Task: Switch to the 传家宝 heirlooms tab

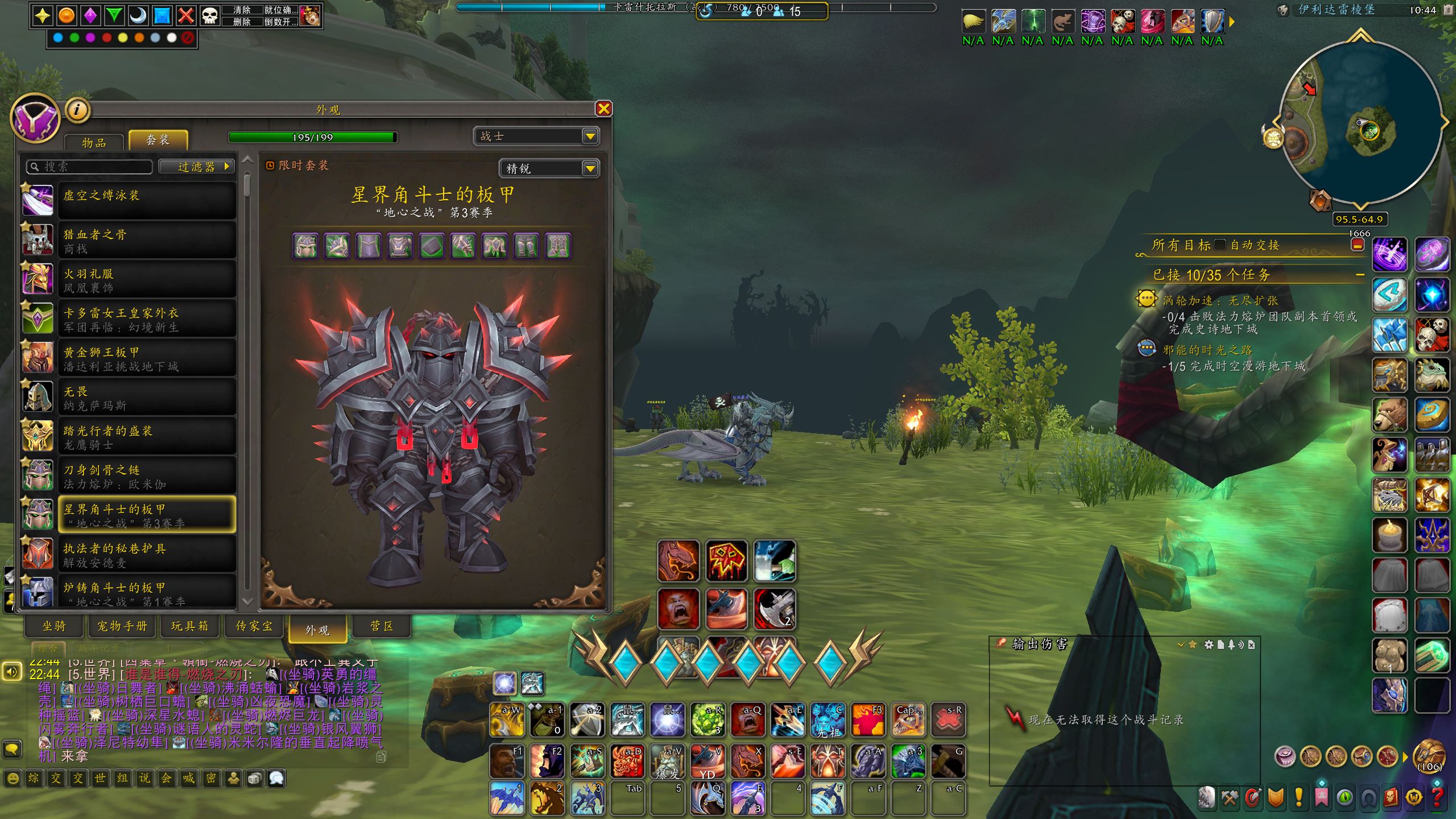Action: coord(254,626)
